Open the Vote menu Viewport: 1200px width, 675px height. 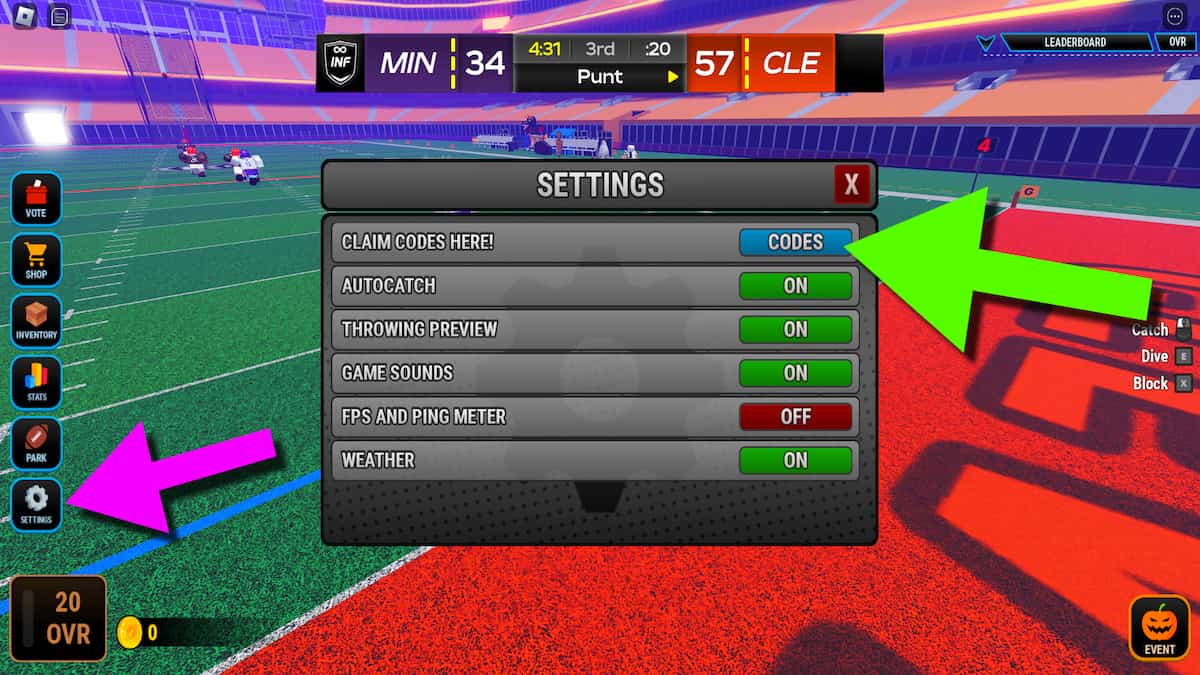point(36,197)
